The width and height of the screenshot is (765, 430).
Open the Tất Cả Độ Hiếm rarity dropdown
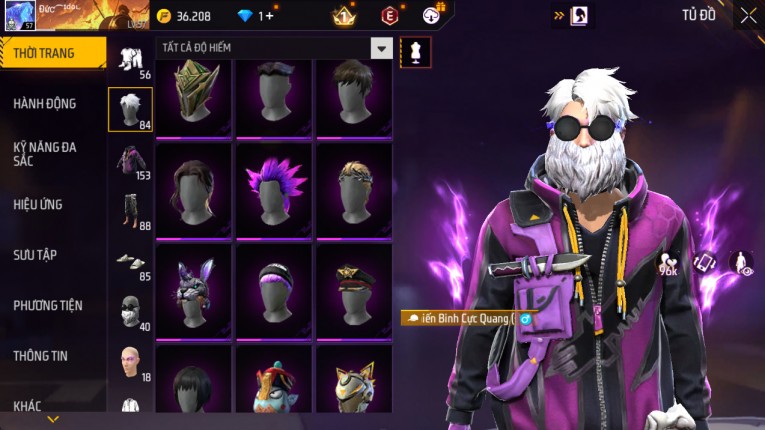click(x=381, y=48)
